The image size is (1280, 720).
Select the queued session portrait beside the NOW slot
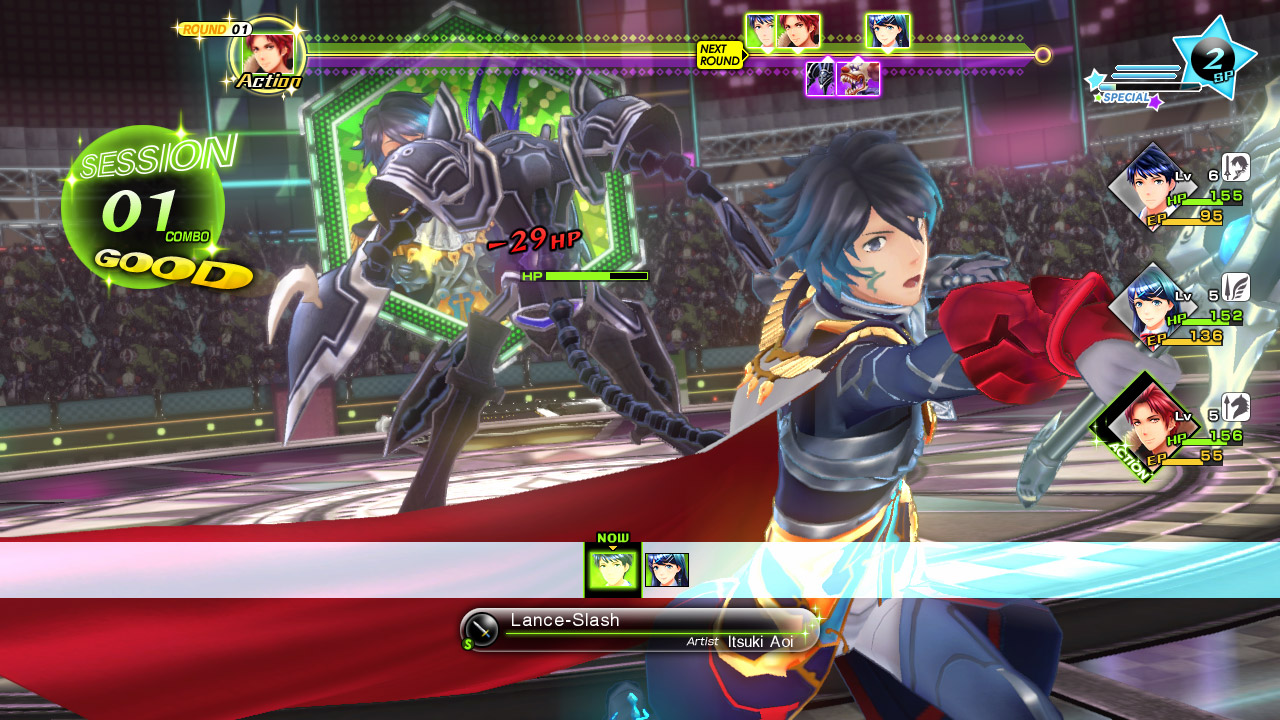pos(666,570)
